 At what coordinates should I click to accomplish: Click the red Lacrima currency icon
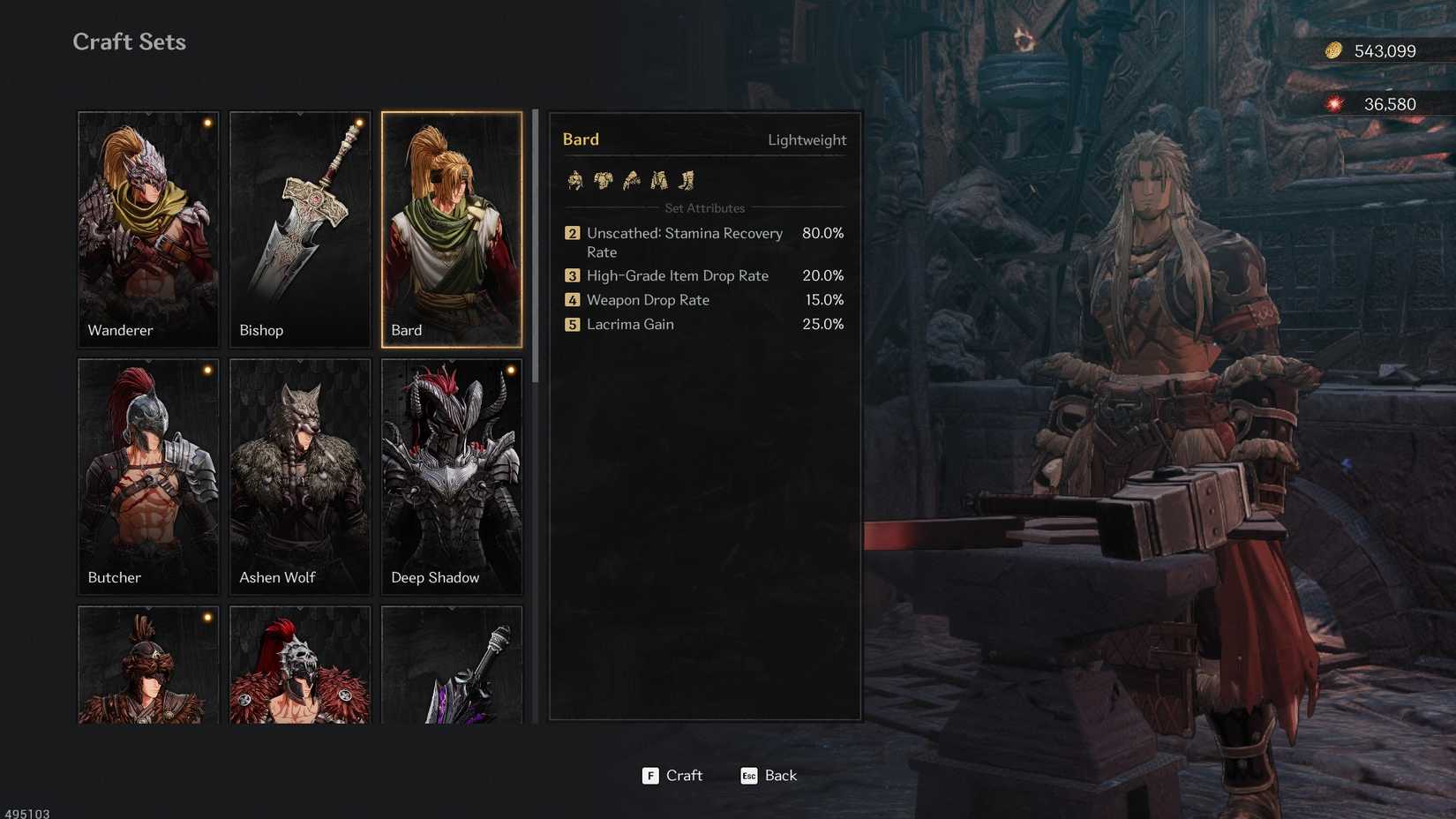tap(1333, 104)
